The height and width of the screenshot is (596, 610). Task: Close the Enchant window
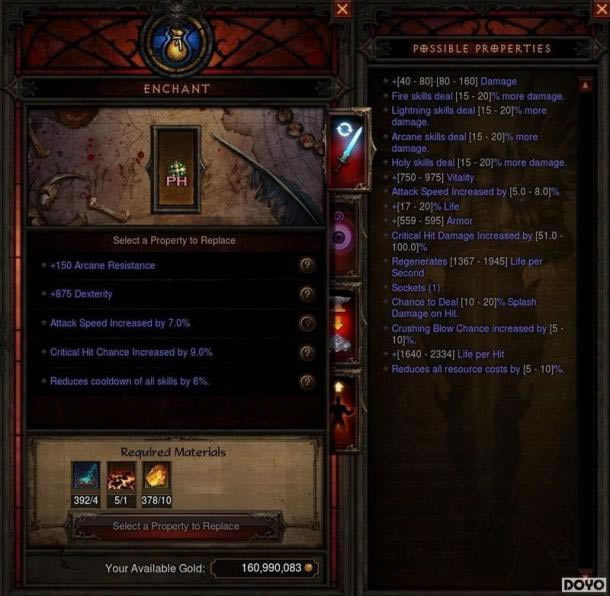click(343, 9)
